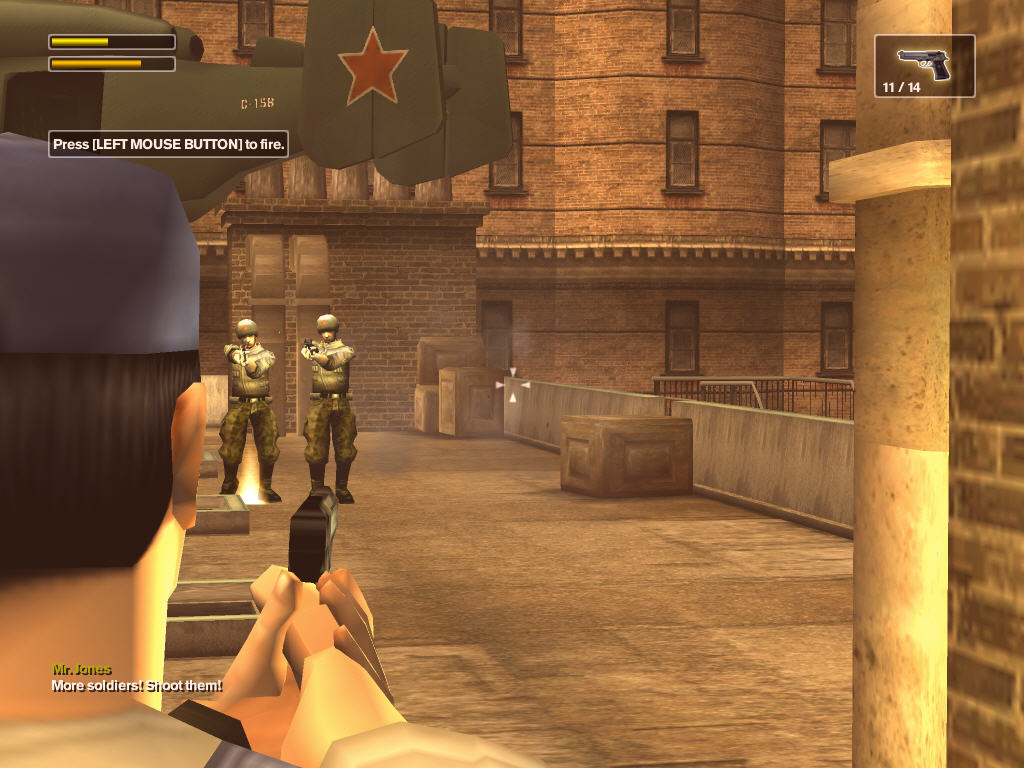Select the pistol weapon icon
Image resolution: width=1024 pixels, height=768 pixels.
pyautogui.click(x=924, y=62)
